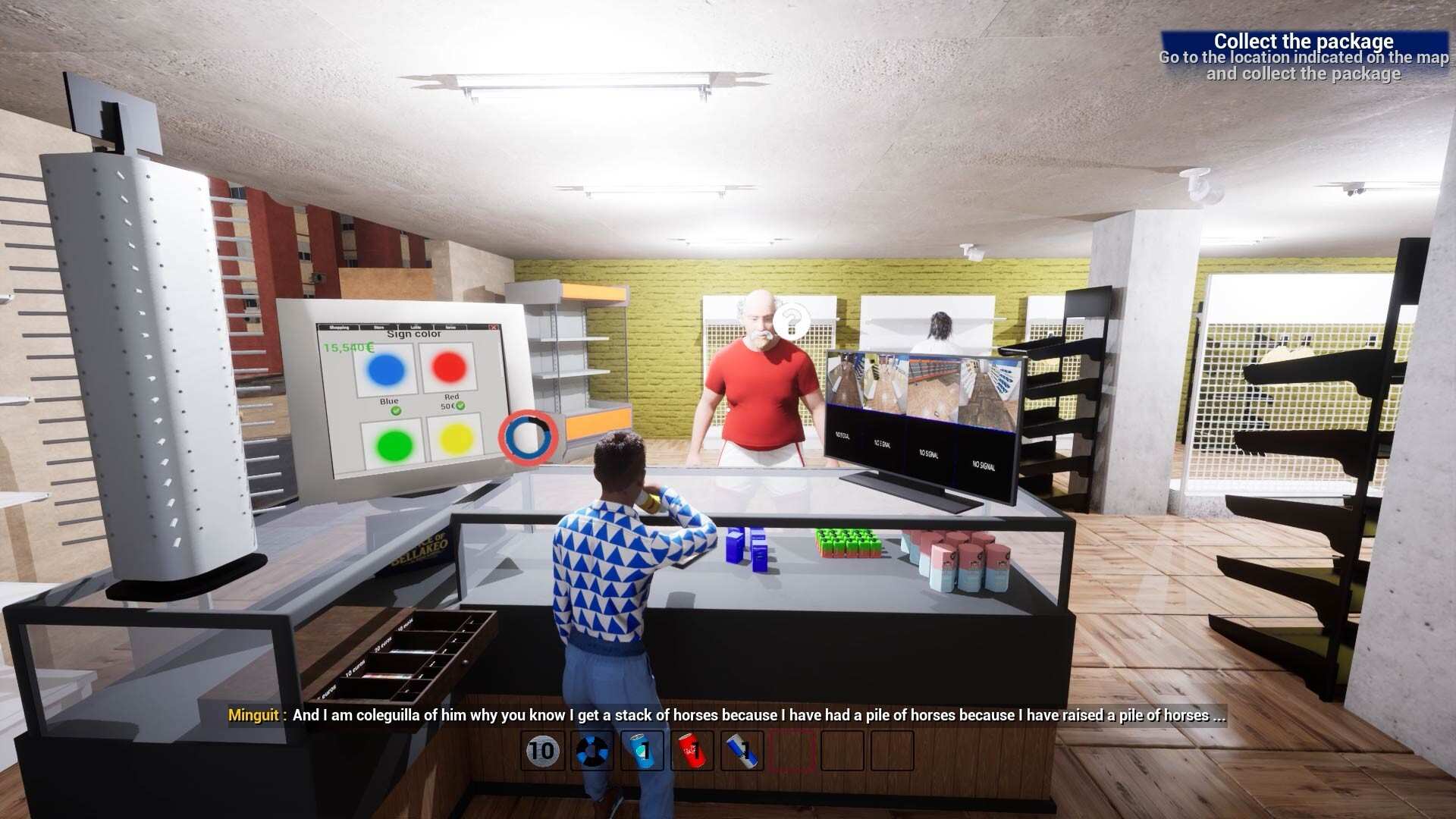Pick the blue sign color swatch
The image size is (1456, 819).
[385, 369]
